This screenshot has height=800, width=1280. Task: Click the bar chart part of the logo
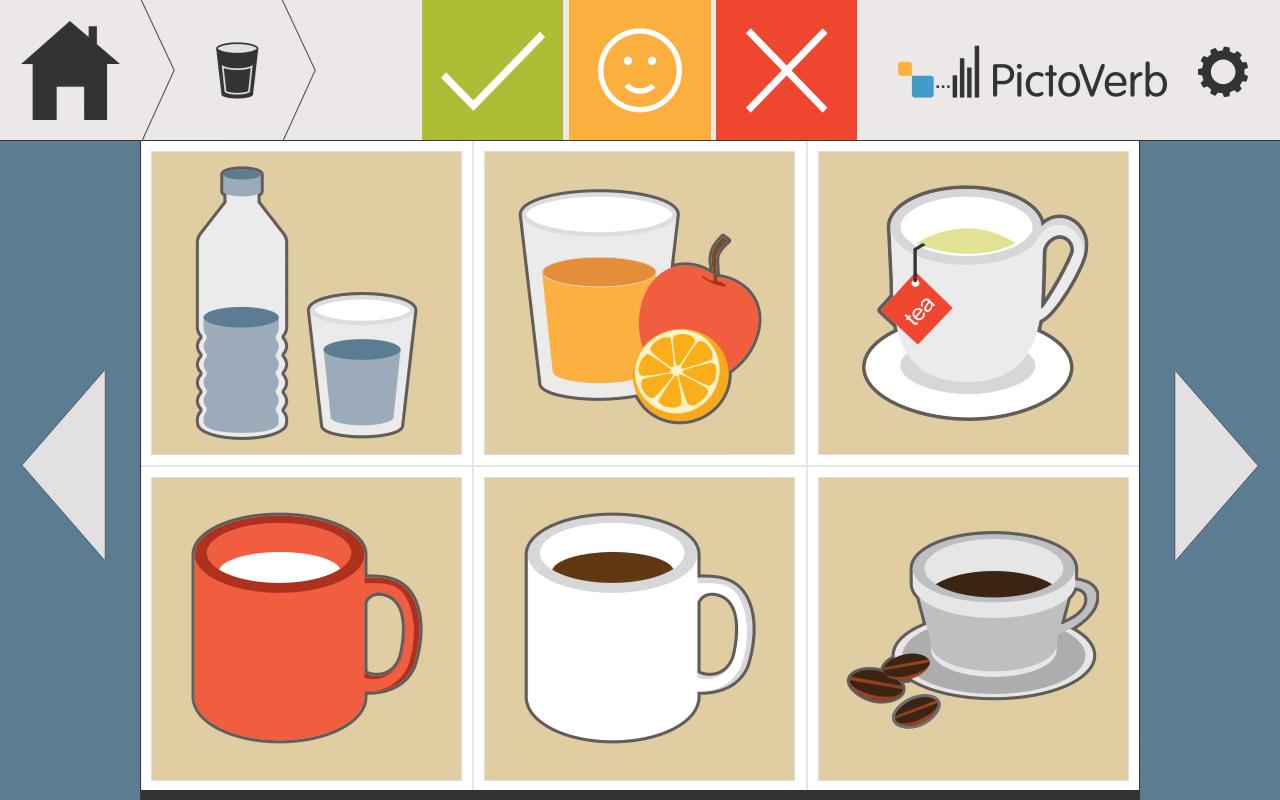tap(968, 72)
